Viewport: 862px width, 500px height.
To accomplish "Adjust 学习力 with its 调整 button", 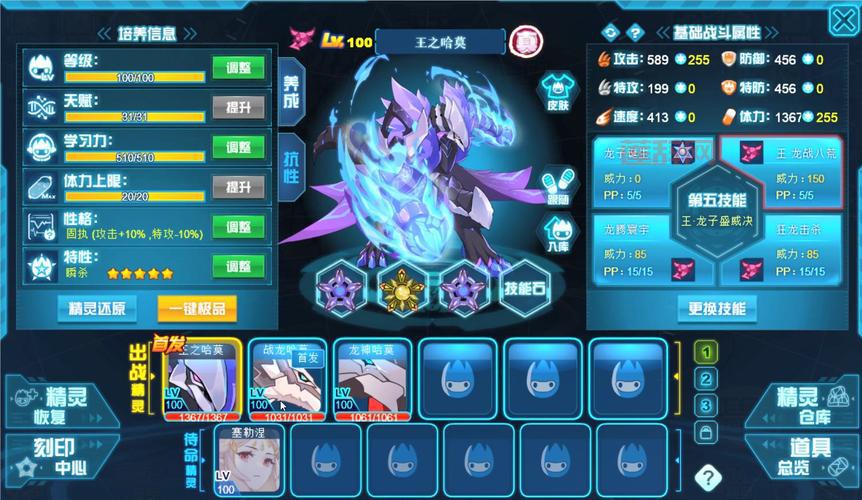I will (x=238, y=147).
